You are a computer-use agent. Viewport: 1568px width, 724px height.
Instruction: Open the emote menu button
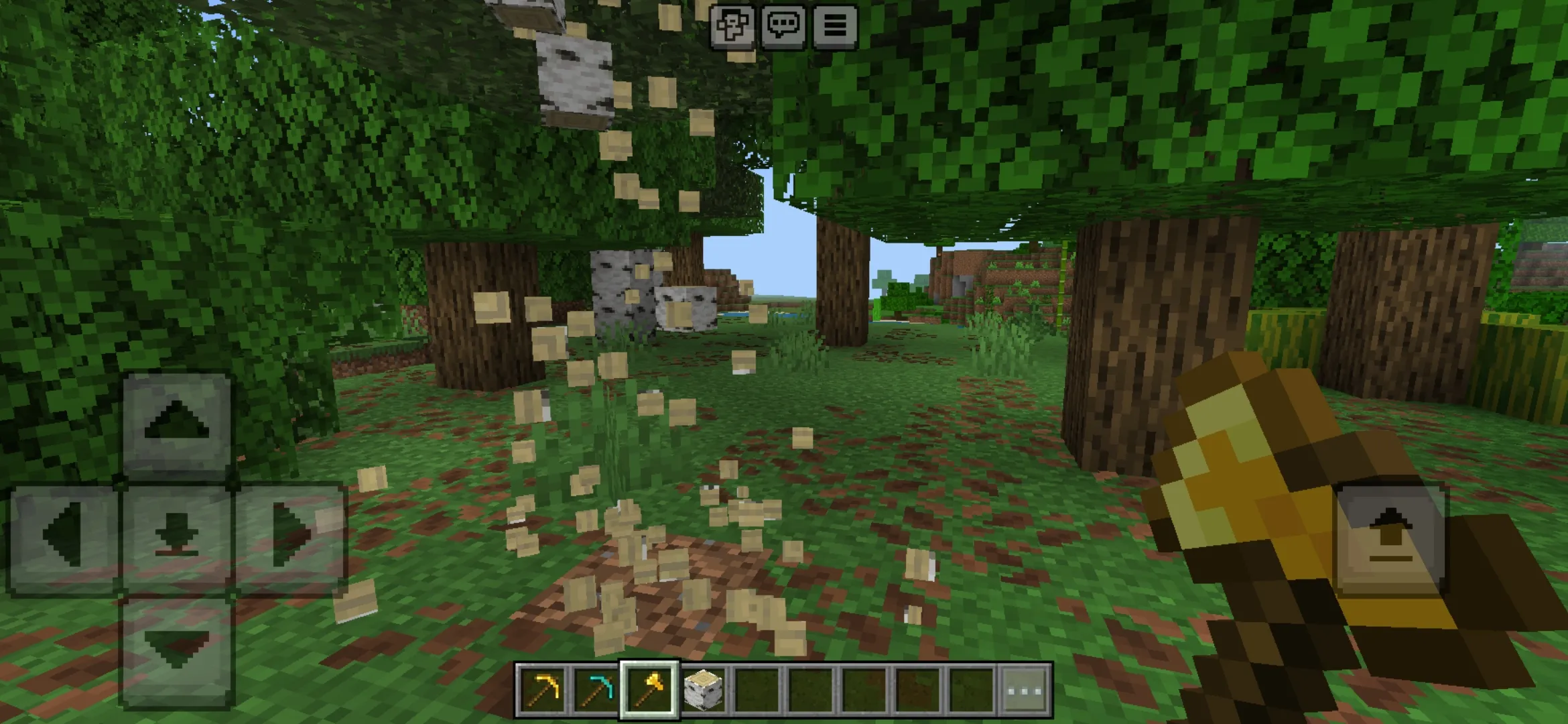(x=732, y=25)
